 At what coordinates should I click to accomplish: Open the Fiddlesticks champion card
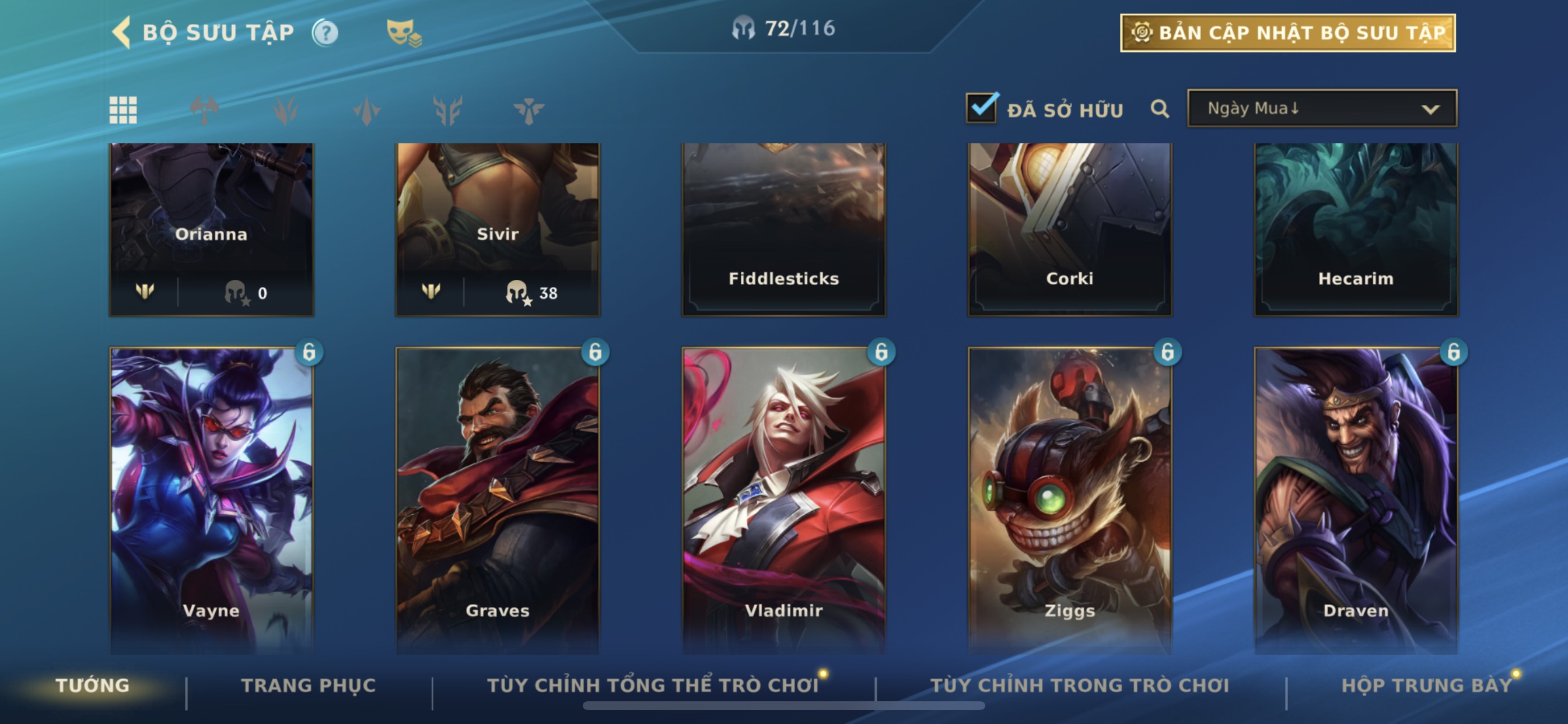coord(783,228)
